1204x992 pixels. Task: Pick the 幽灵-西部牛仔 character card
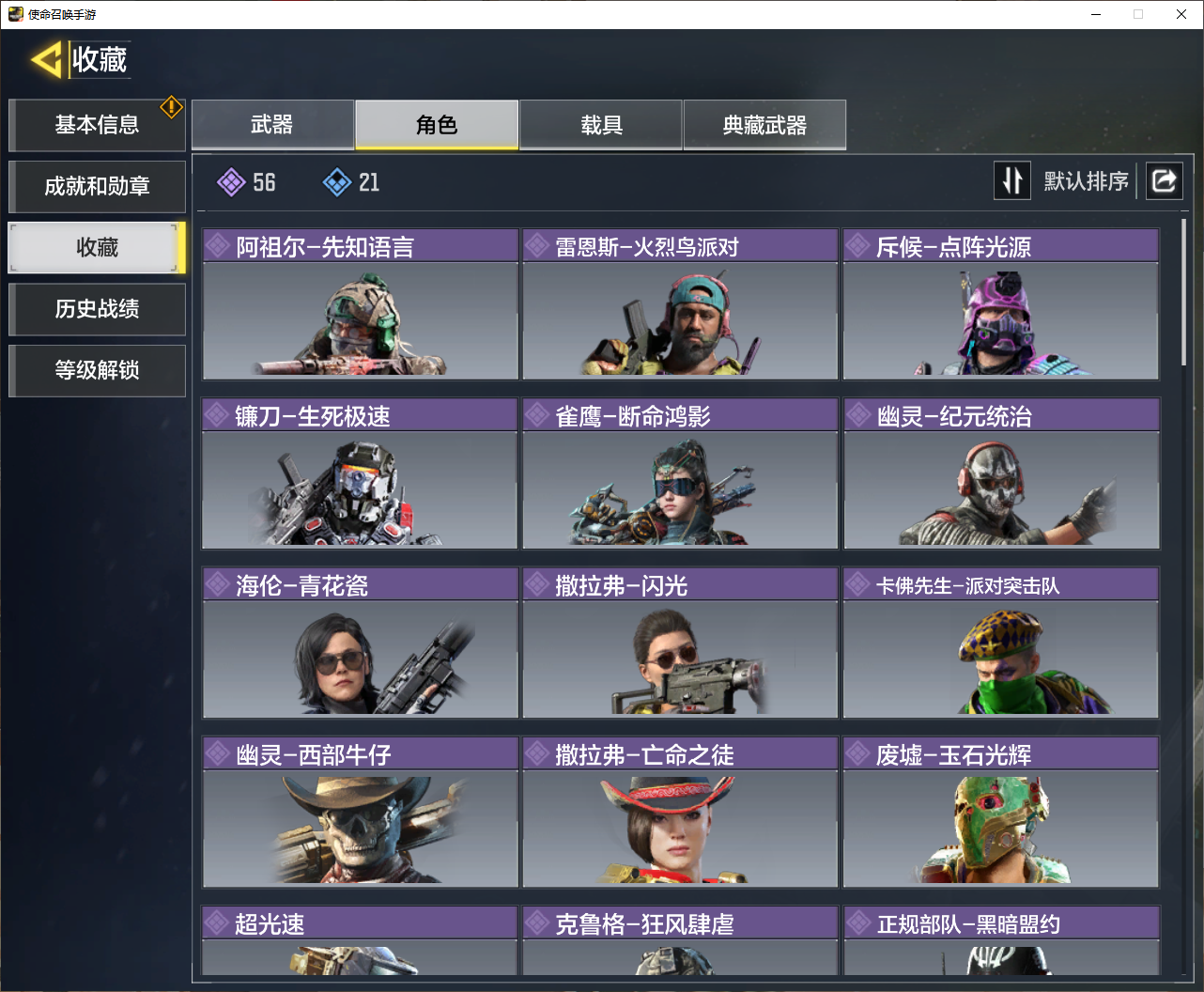[361, 812]
